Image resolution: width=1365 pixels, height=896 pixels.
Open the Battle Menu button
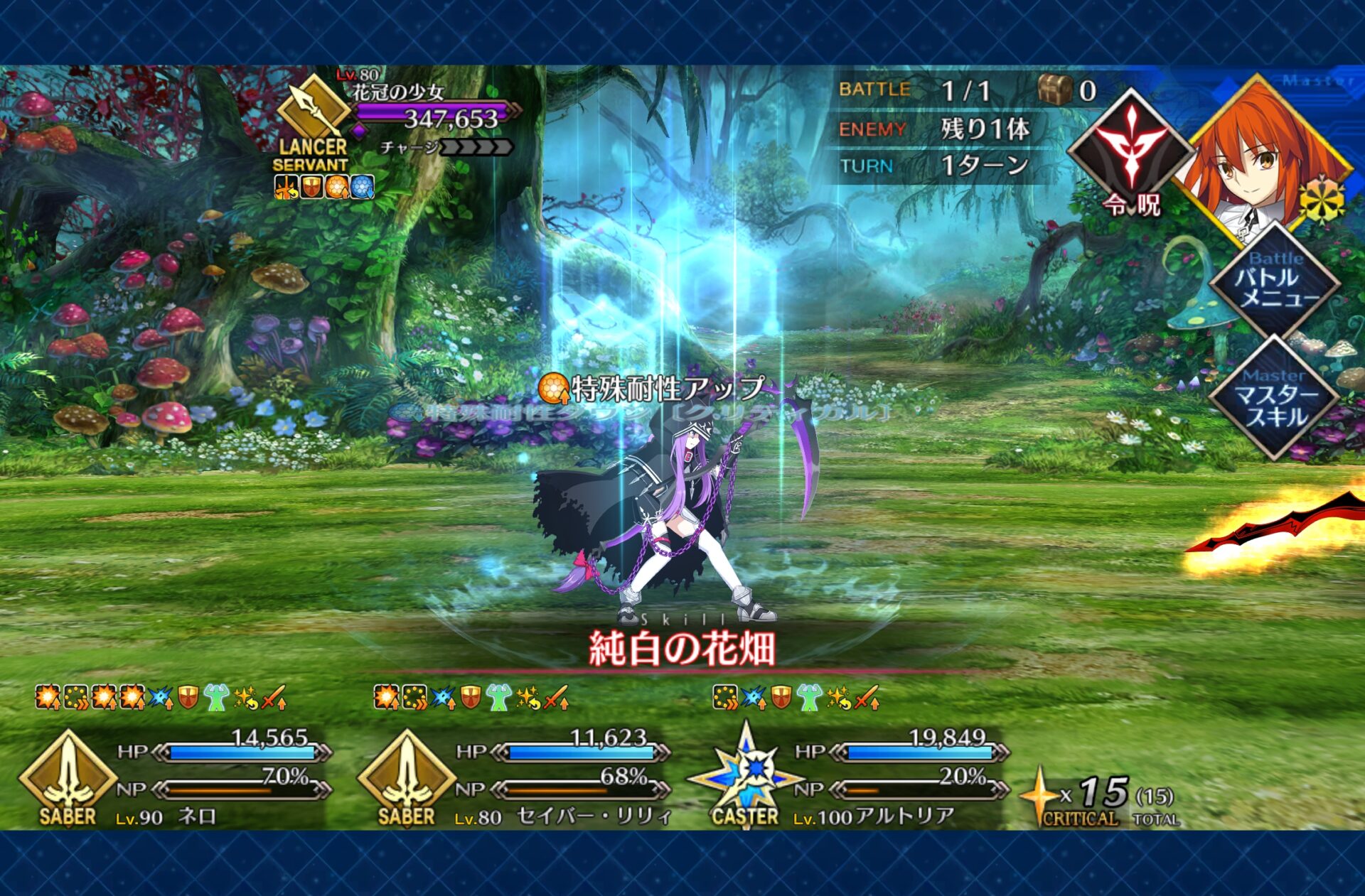click(x=1275, y=282)
